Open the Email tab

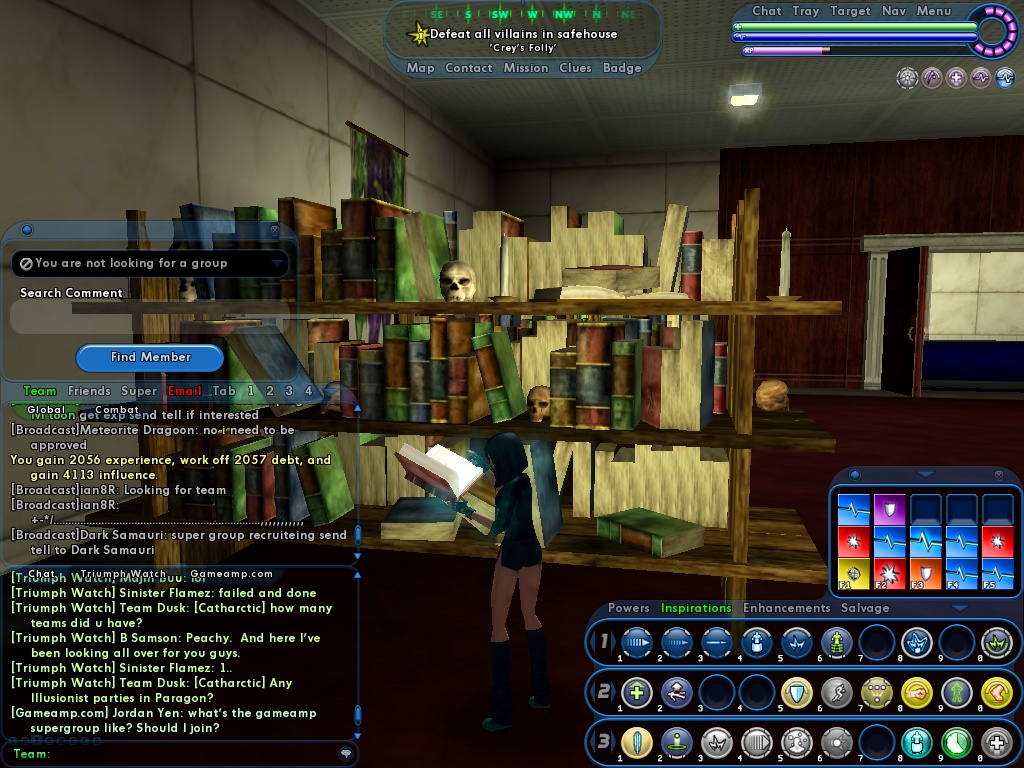(x=184, y=391)
